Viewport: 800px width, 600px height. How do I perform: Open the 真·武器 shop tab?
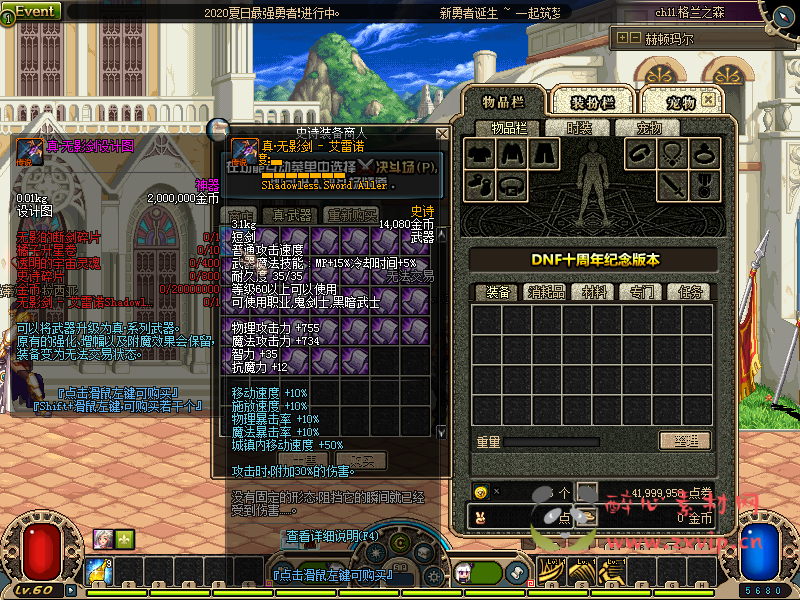click(288, 215)
